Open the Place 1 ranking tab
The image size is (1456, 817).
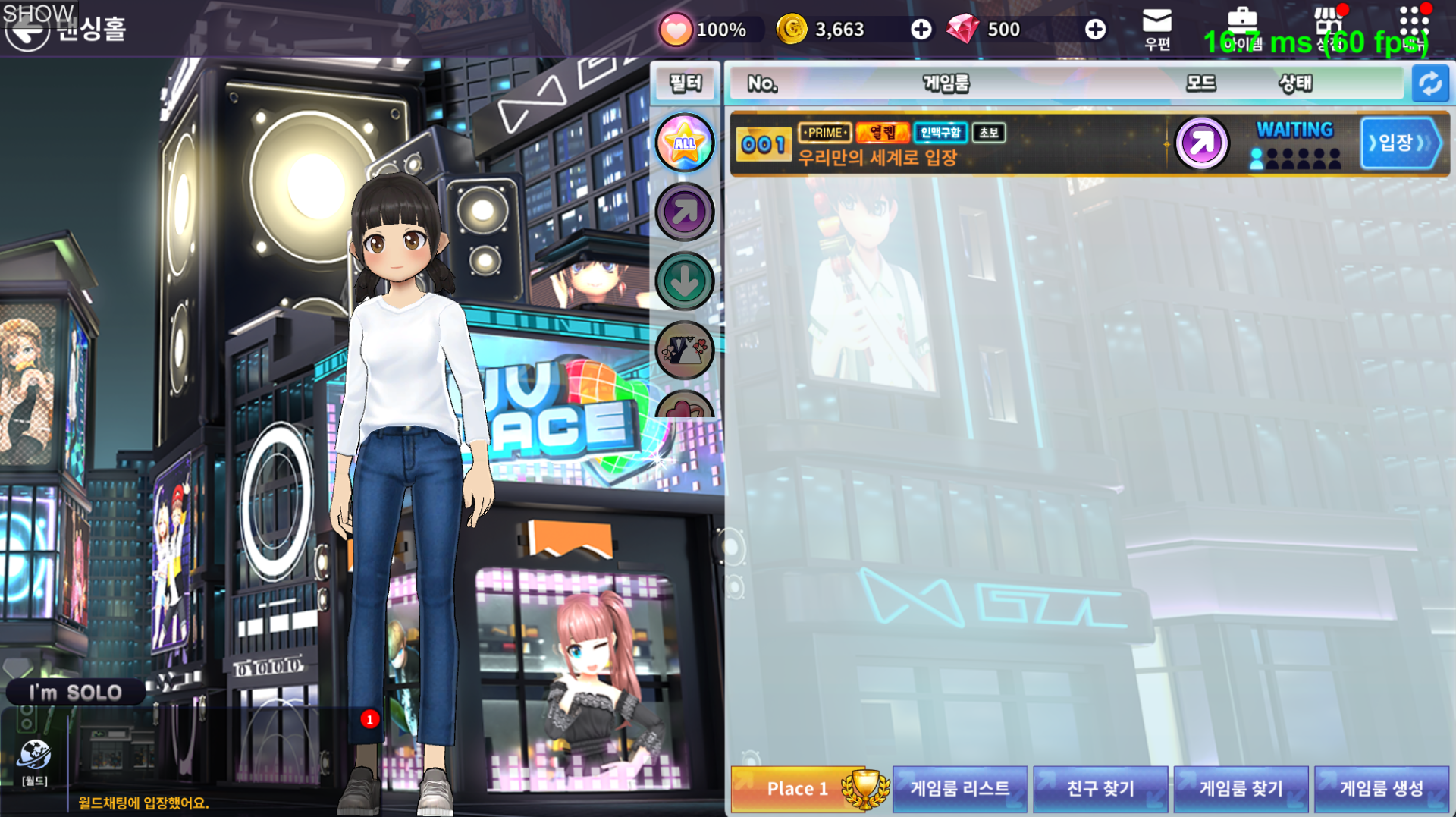click(808, 789)
